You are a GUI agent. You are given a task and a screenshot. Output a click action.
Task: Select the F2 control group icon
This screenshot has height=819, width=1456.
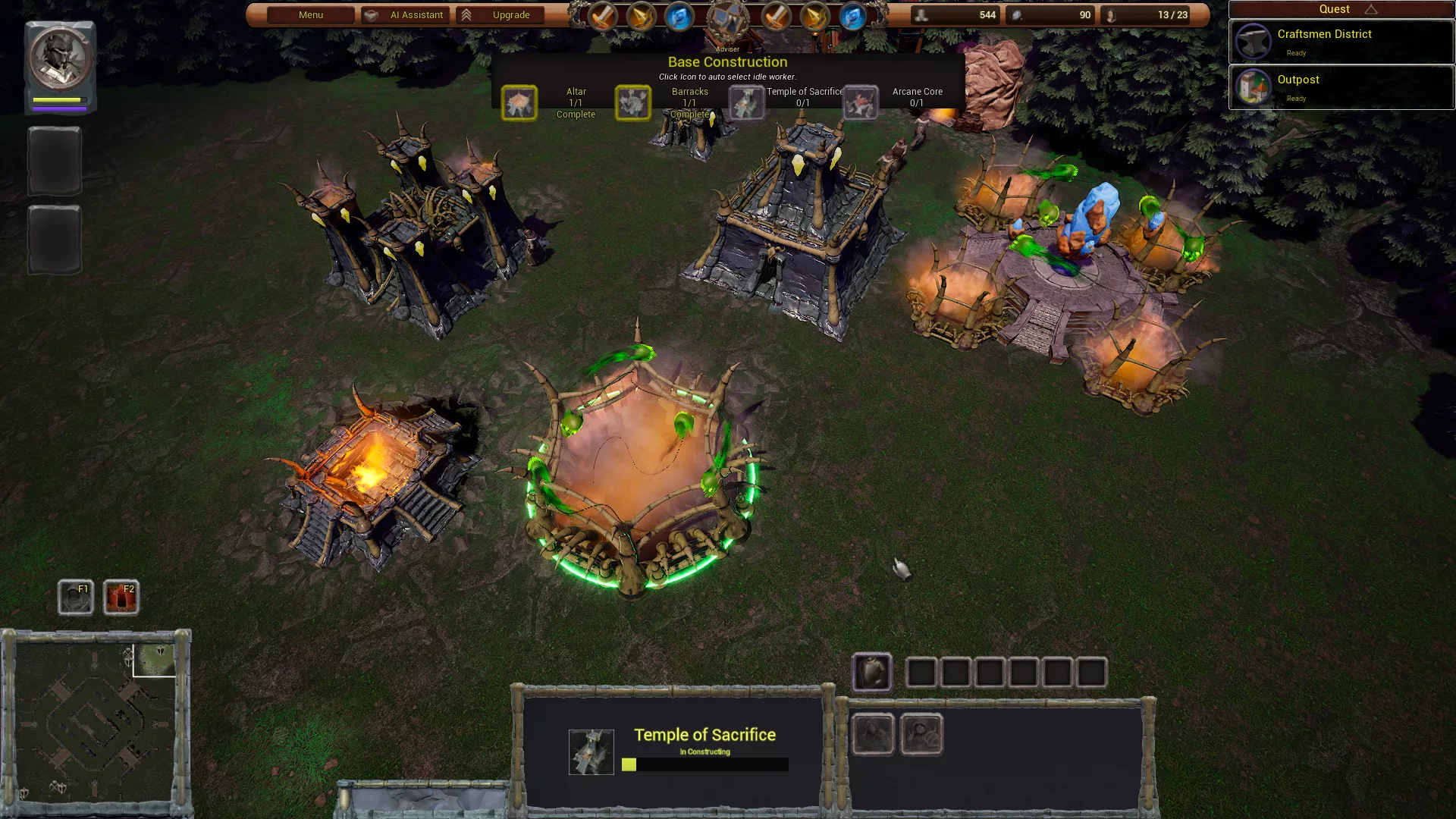click(x=121, y=598)
